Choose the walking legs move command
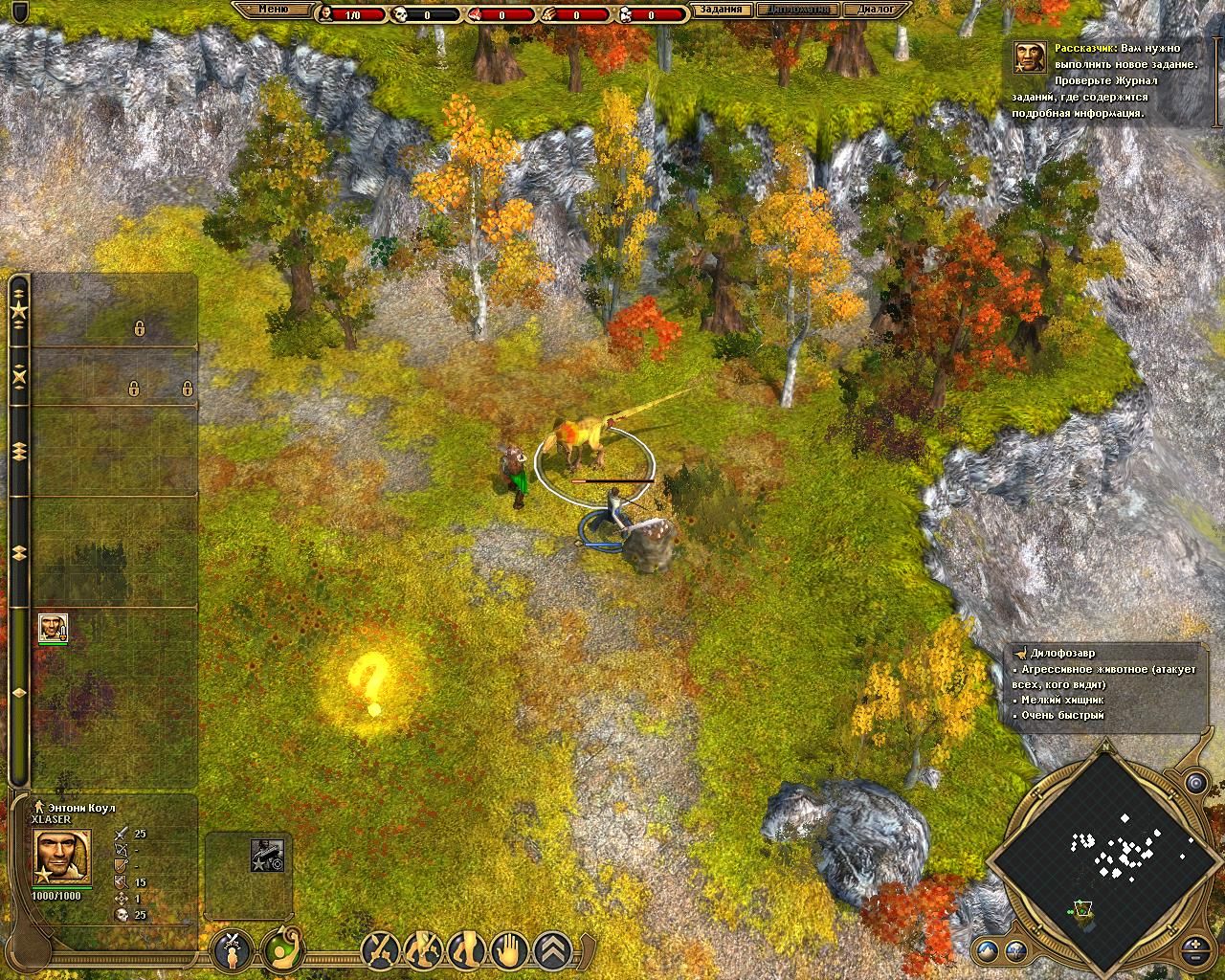Viewport: 1225px width, 980px height. click(466, 950)
